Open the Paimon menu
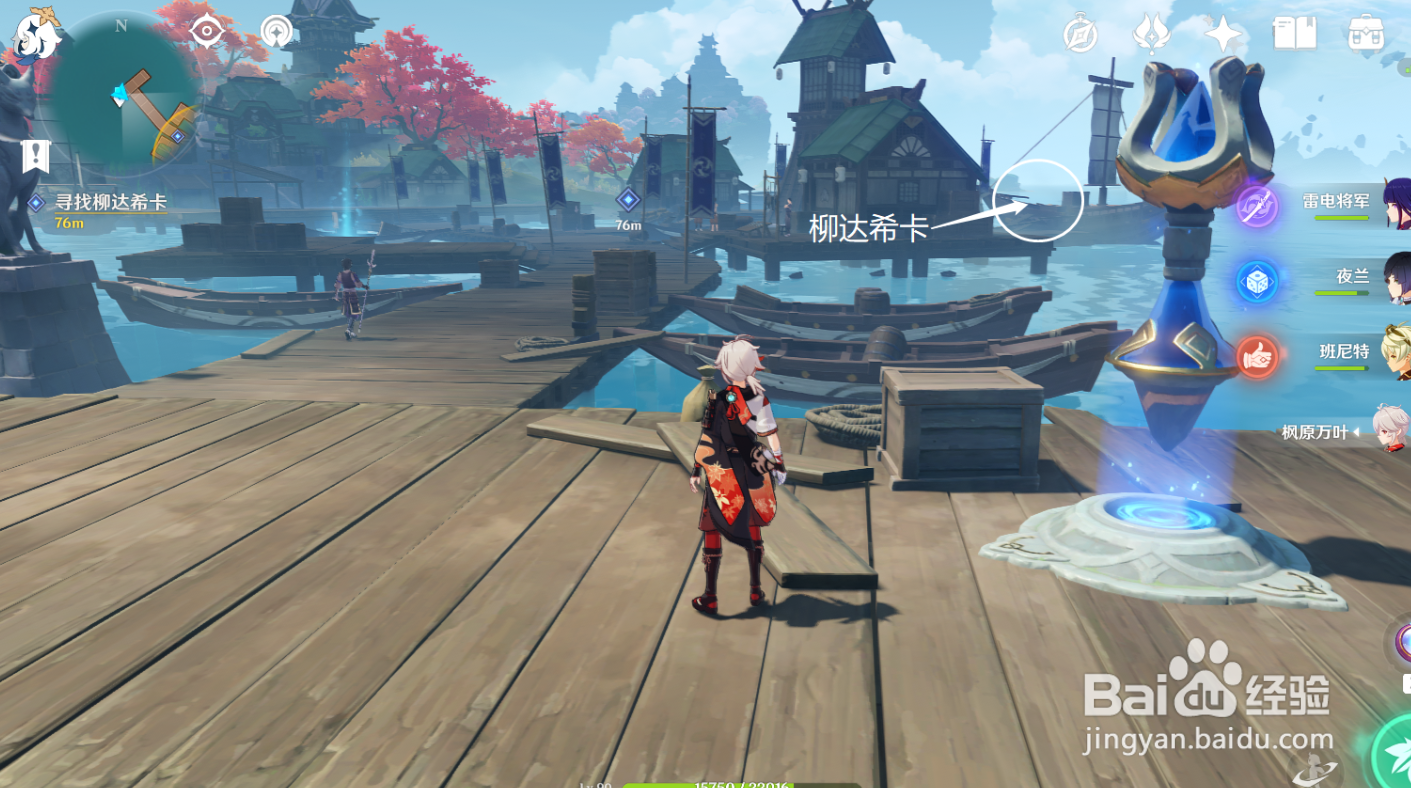The width and height of the screenshot is (1411, 788). point(36,34)
